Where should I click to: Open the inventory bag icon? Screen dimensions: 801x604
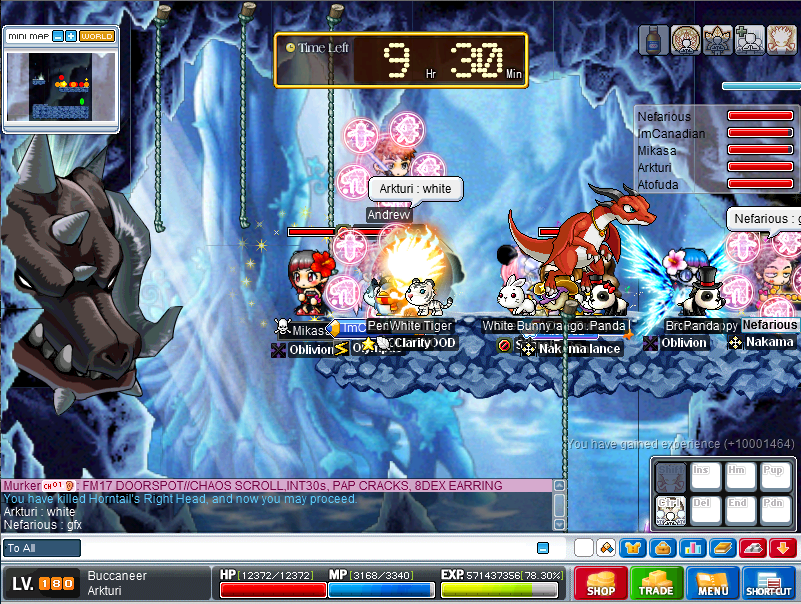coord(661,548)
